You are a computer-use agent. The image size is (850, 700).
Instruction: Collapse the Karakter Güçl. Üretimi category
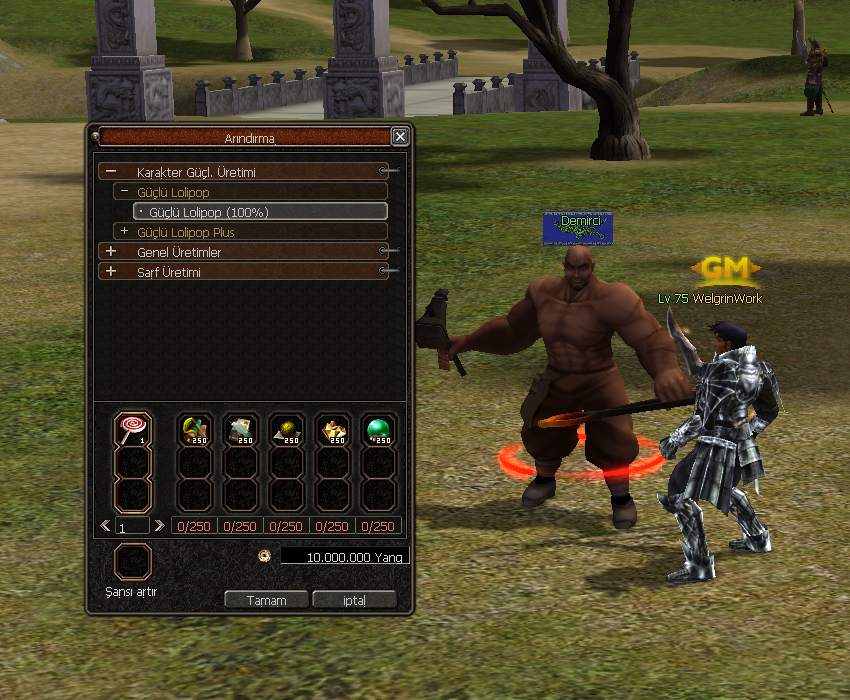point(111,172)
